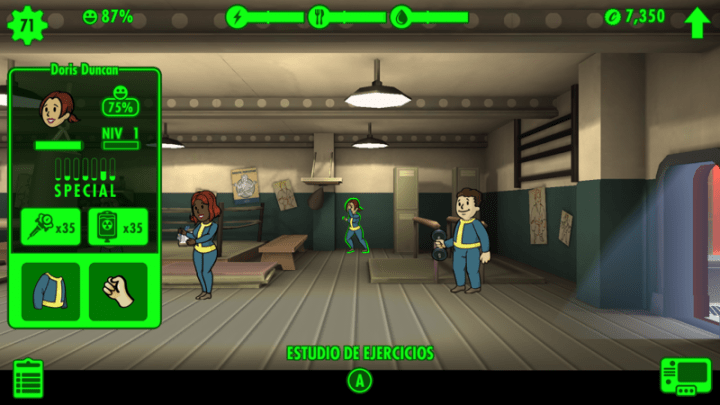
Task: Click the green upgrade arrow
Action: pyautogui.click(x=696, y=19)
